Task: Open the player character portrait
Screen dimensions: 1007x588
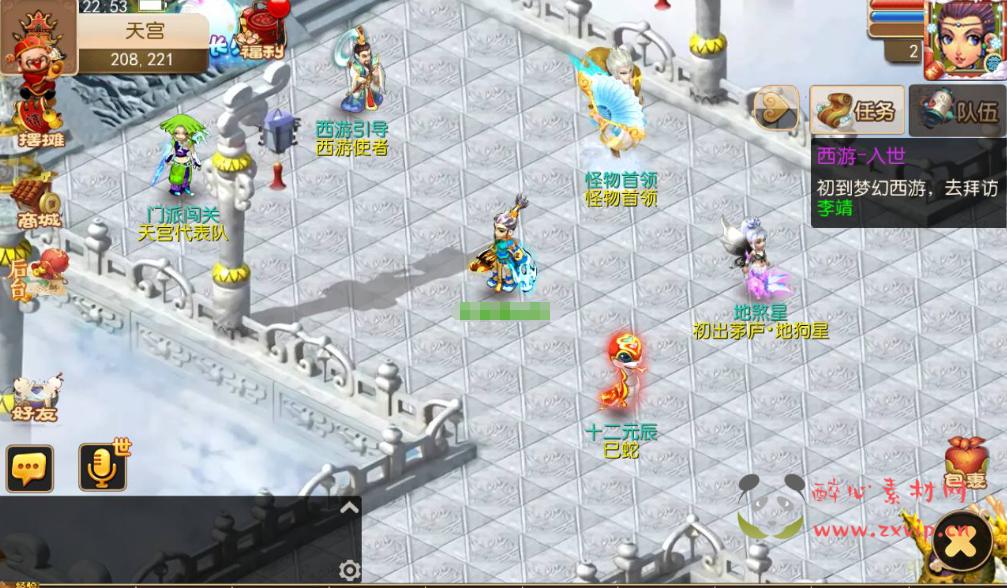Action: click(x=964, y=38)
